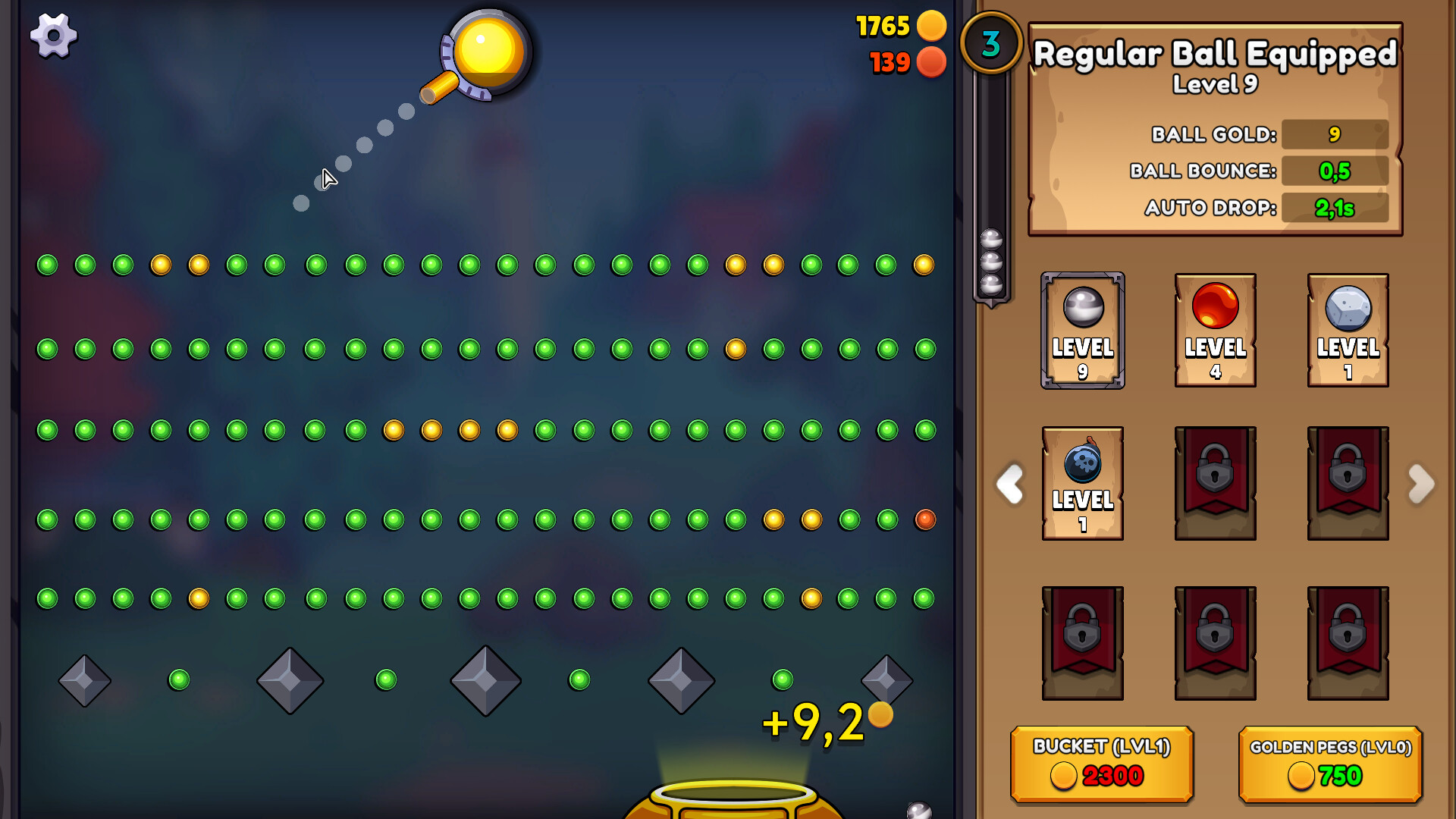
Task: Purchase the Bucket upgrade for 2300 gold
Action: (x=1102, y=764)
